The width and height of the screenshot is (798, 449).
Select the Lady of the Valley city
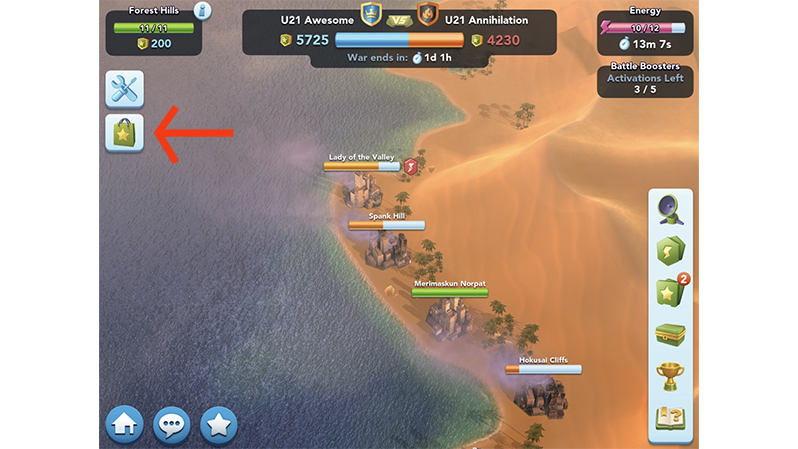pos(360,186)
